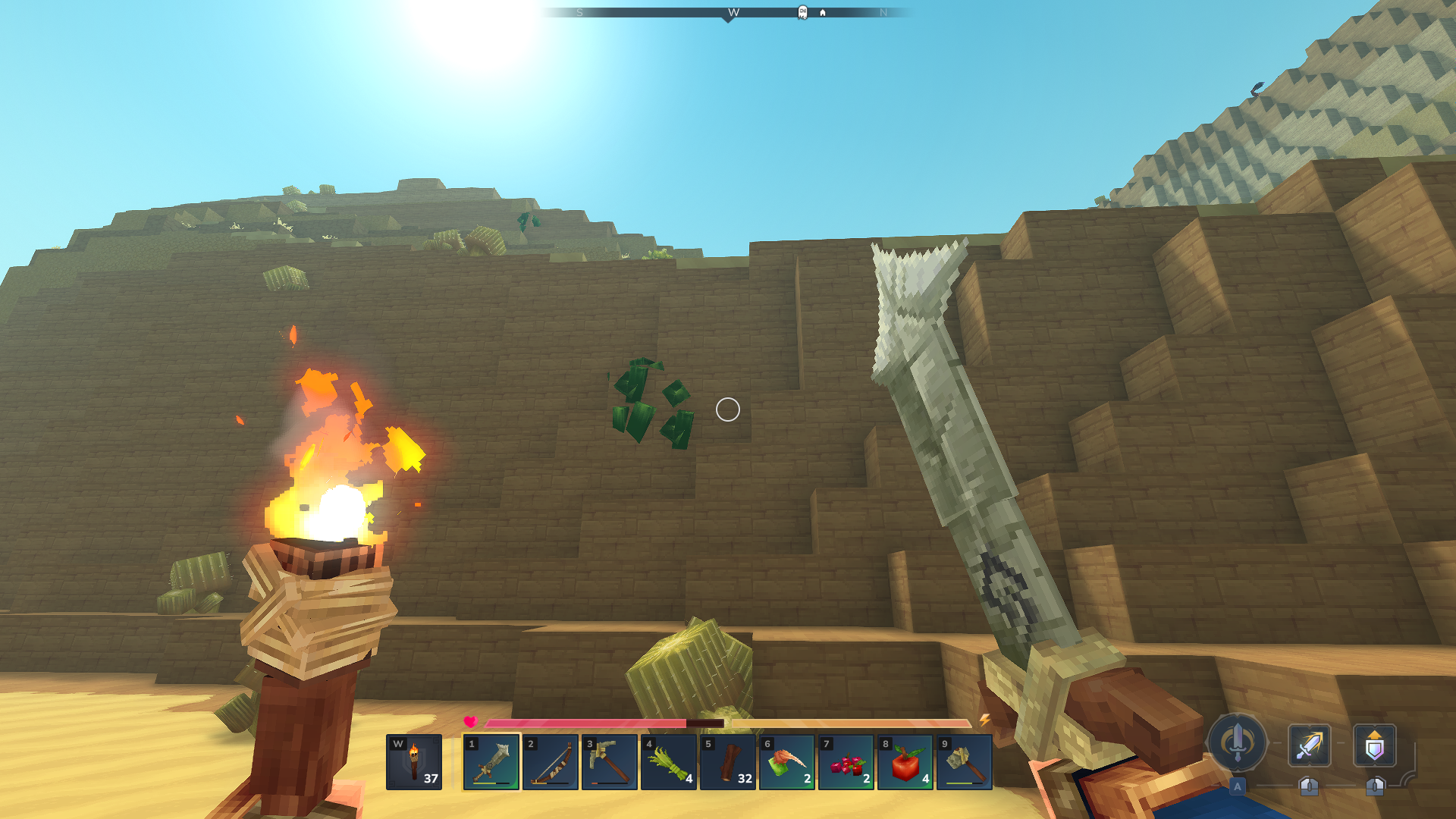Viewport: 1456px width, 819px height.
Task: Select the stone sword in slot 1
Action: (x=491, y=761)
